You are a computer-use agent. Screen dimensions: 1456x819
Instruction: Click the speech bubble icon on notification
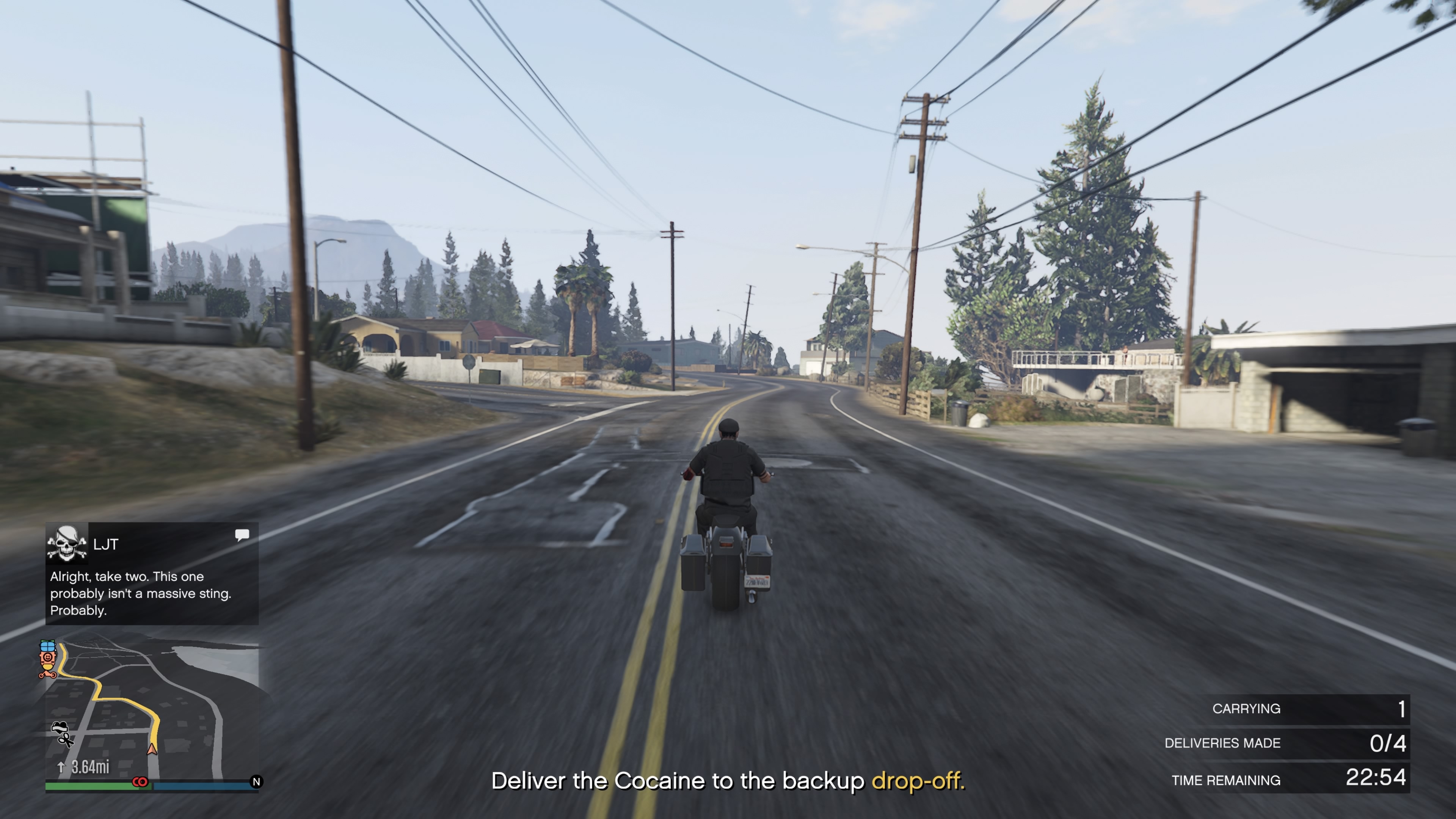coord(242,535)
